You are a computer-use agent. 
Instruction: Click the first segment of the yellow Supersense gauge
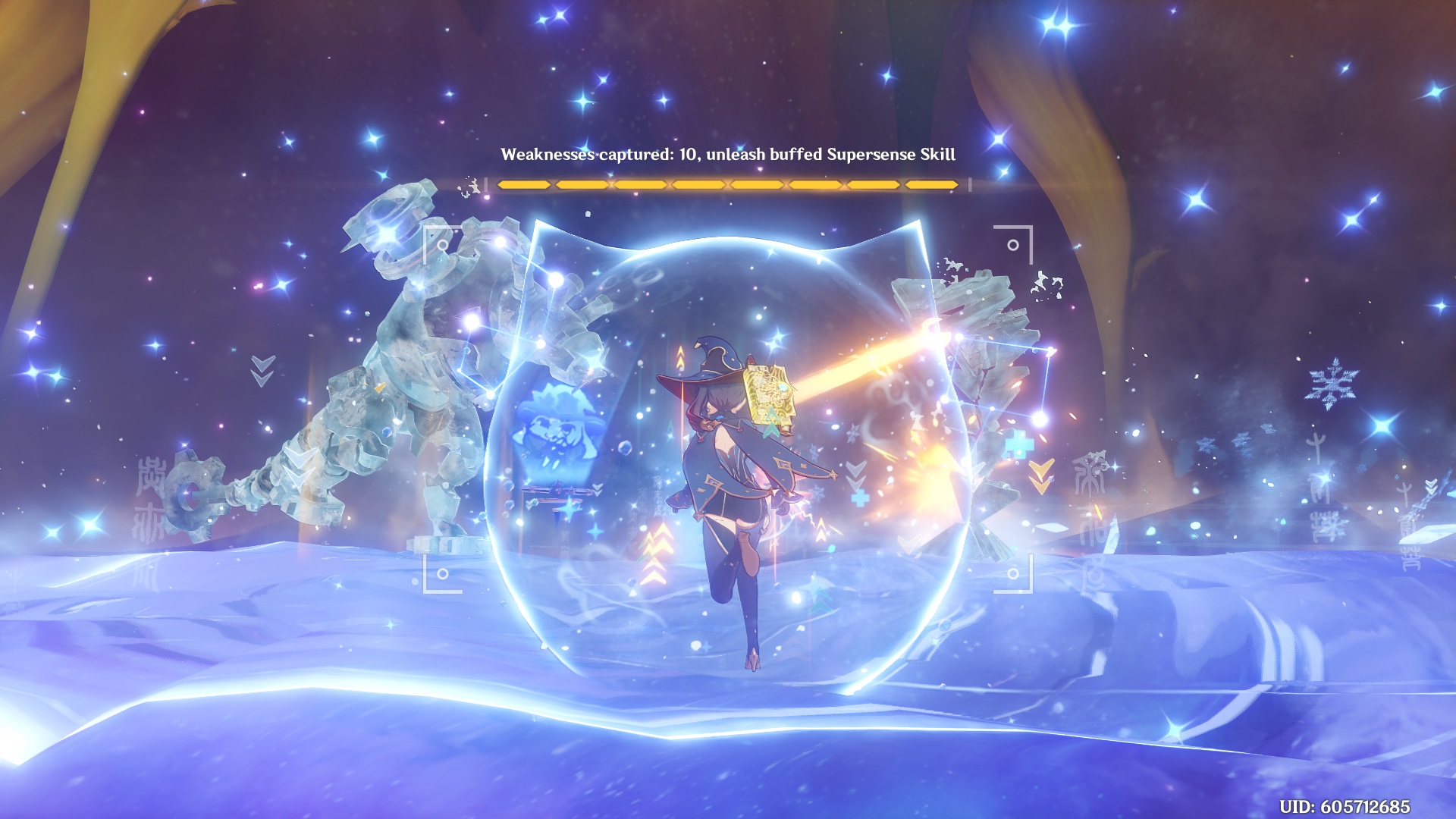coord(523,182)
